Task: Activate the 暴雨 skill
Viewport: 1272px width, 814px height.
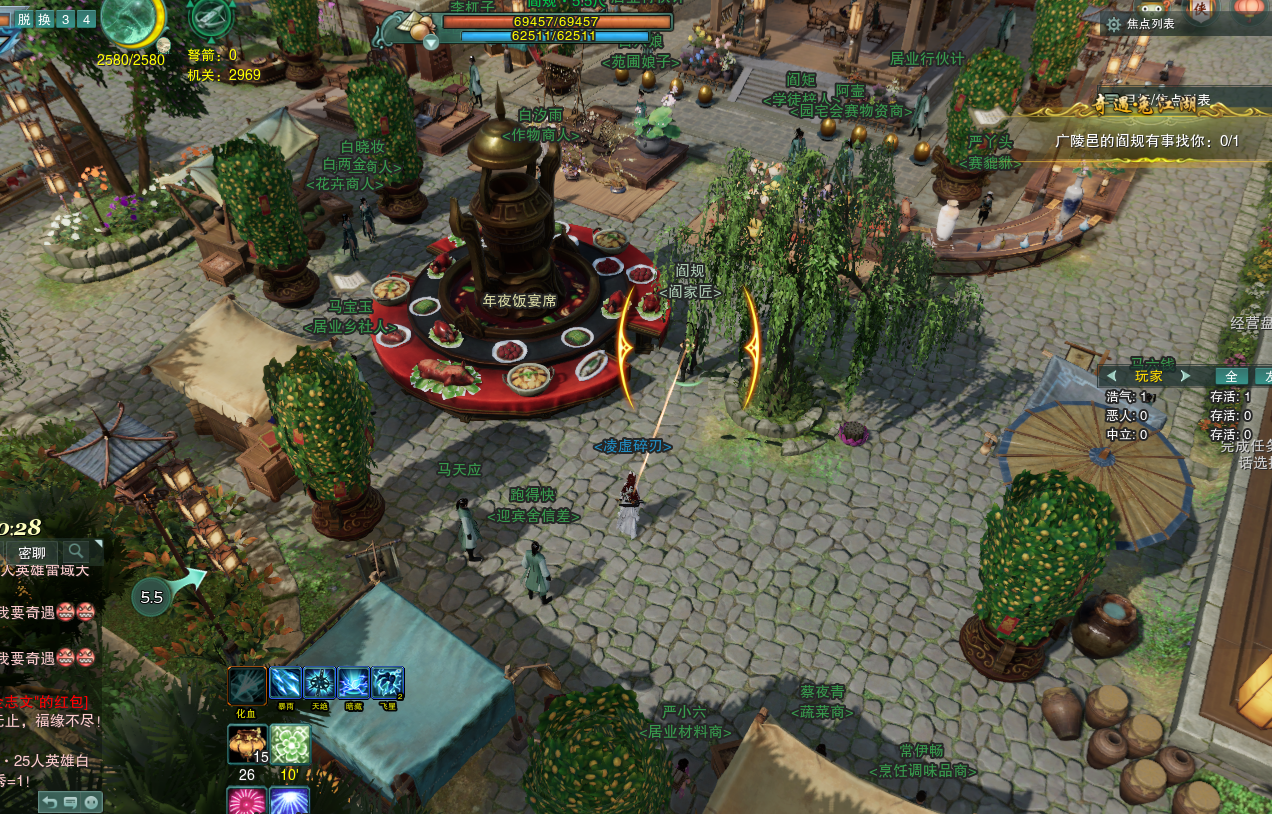Action: tap(286, 684)
